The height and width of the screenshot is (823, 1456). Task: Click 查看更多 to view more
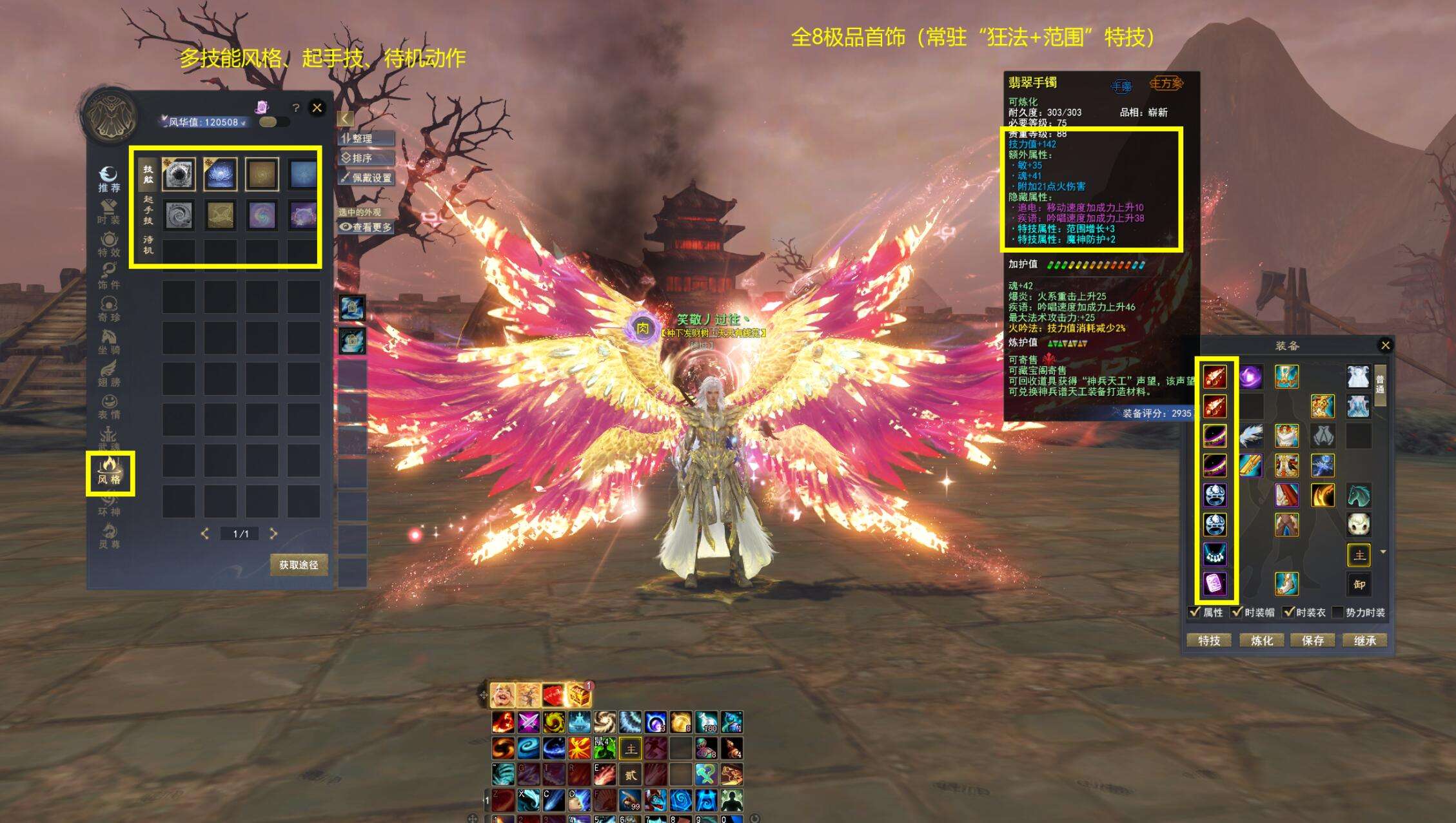[x=366, y=227]
